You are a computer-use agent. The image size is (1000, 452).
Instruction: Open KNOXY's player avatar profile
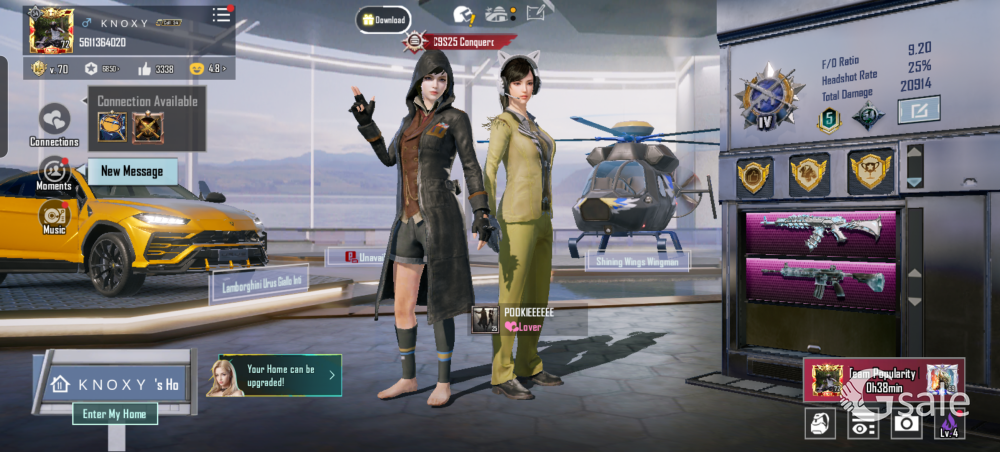click(48, 29)
